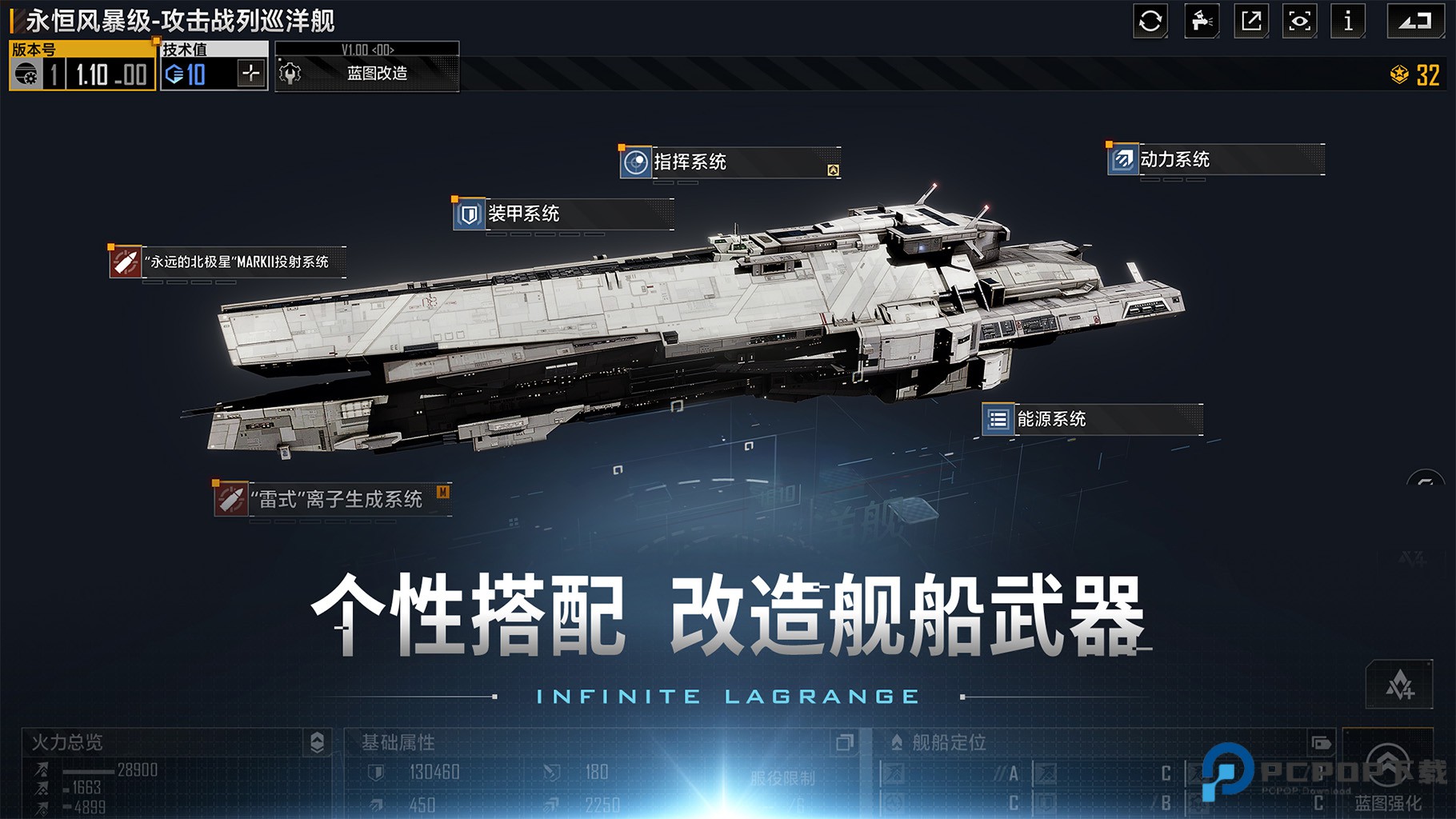Click the 动力系统 propulsion system icon
Viewport: 1456px width, 819px height.
[x=1123, y=160]
